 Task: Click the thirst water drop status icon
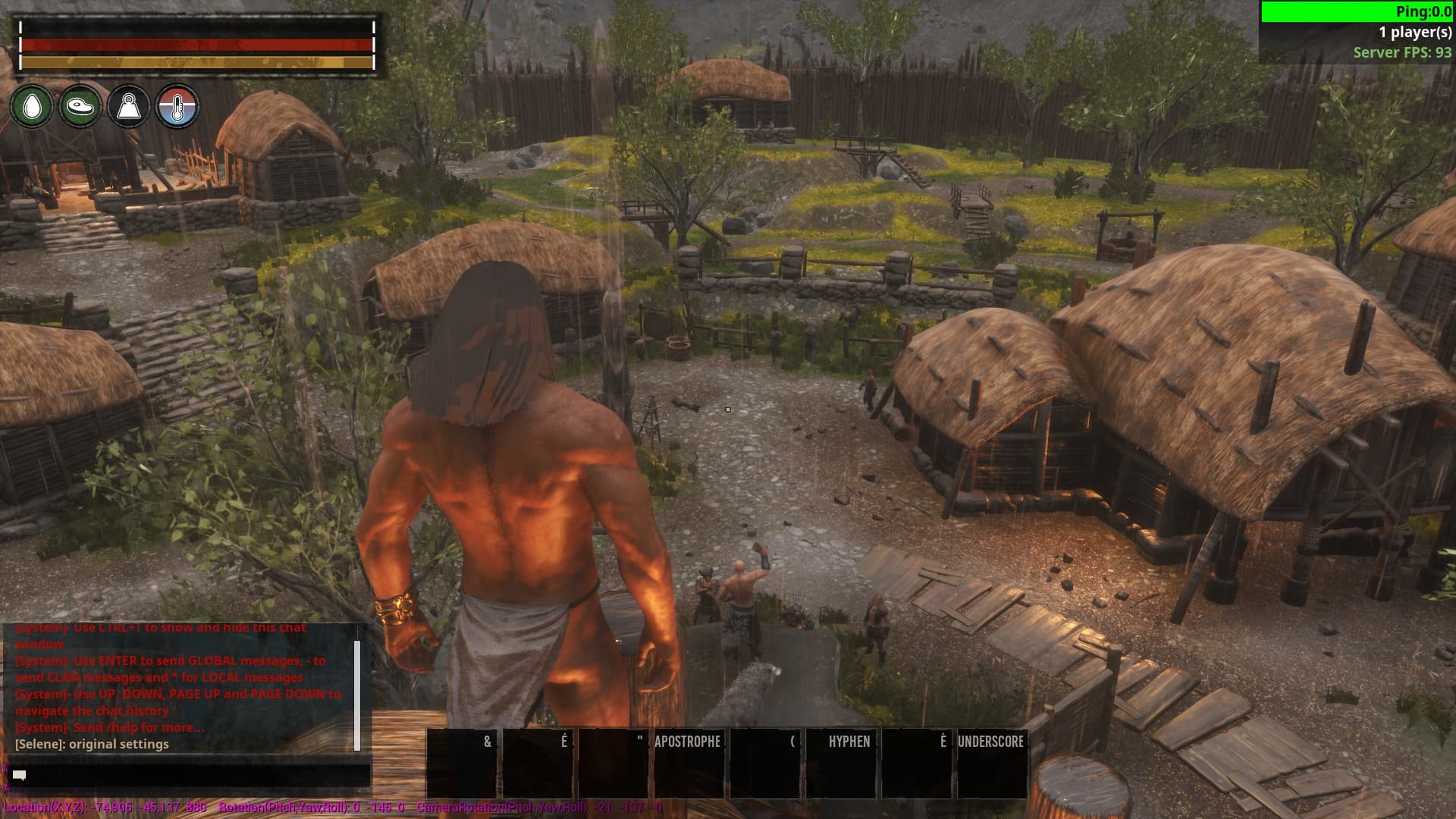click(32, 106)
